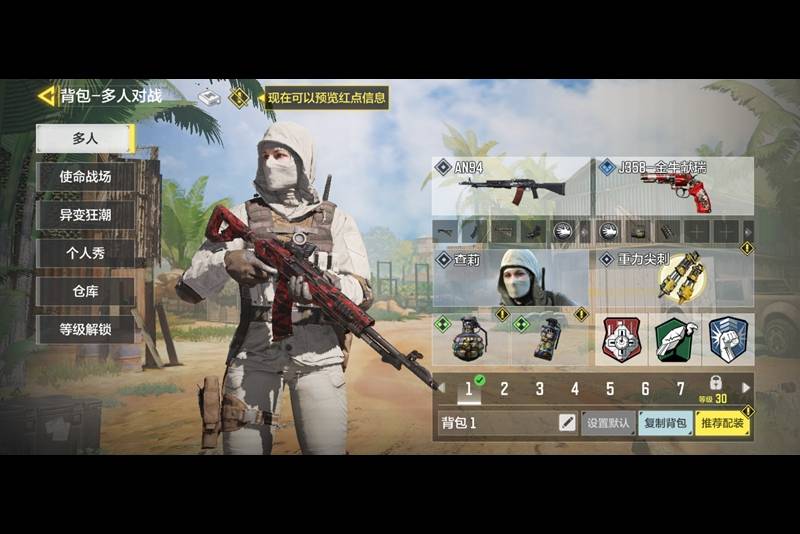Switch to loadout number 4
800x534 pixels.
point(575,389)
